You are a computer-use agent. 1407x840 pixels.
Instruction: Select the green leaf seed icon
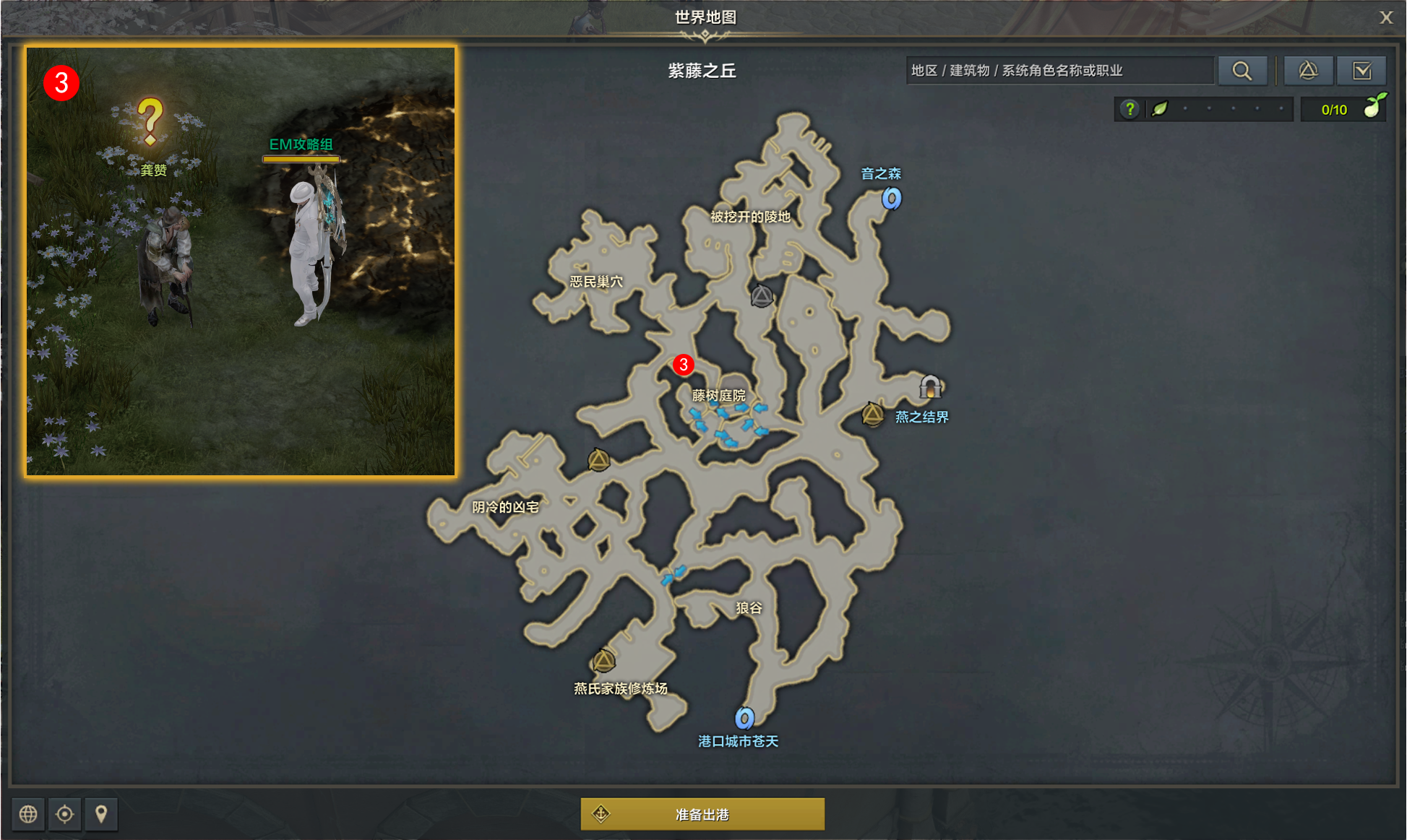1160,109
